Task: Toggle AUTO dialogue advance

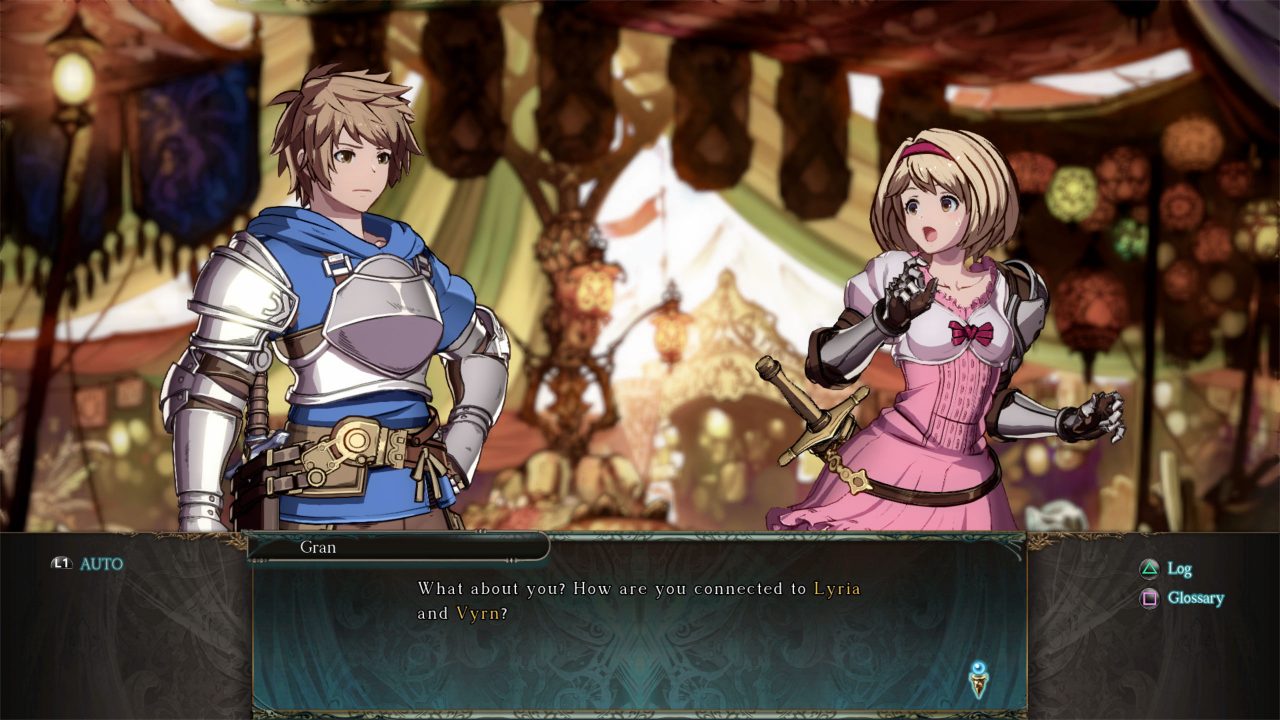Action: point(89,564)
